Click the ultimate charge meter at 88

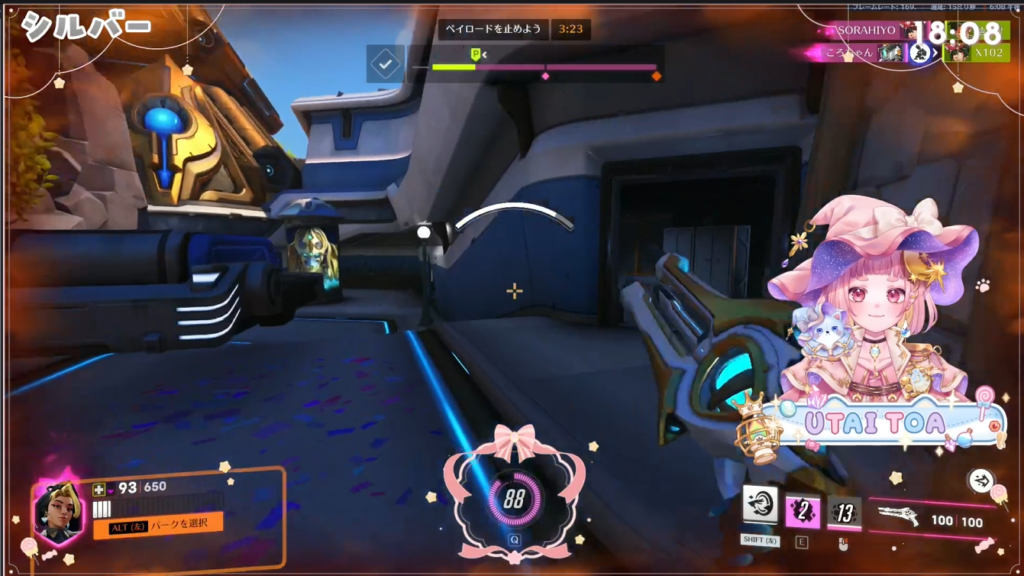[514, 499]
